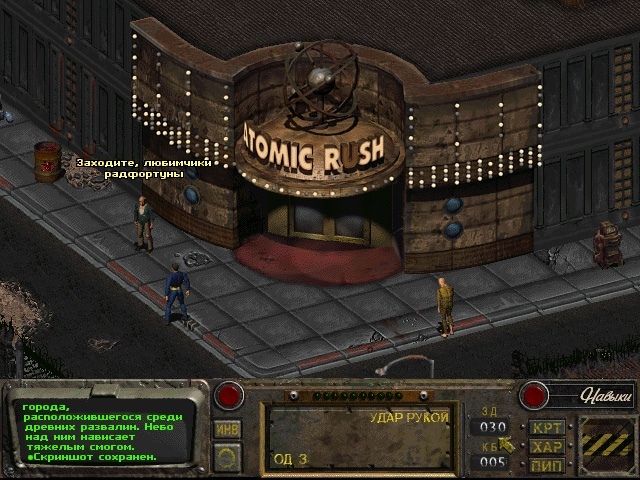
Task: Open the options menu with the round button
Action: (x=228, y=457)
